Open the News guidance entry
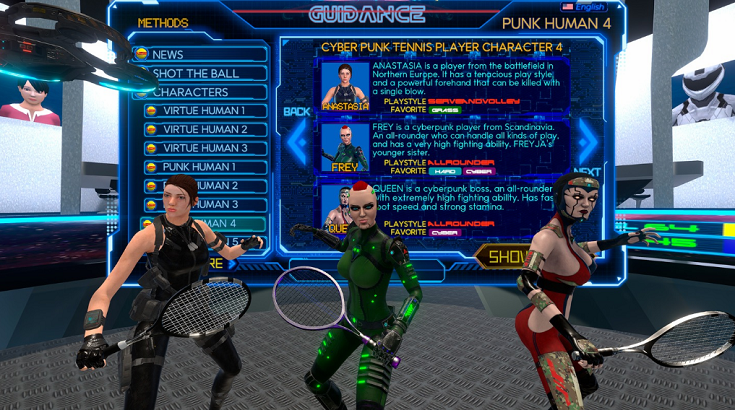The height and width of the screenshot is (410, 735). [x=200, y=54]
